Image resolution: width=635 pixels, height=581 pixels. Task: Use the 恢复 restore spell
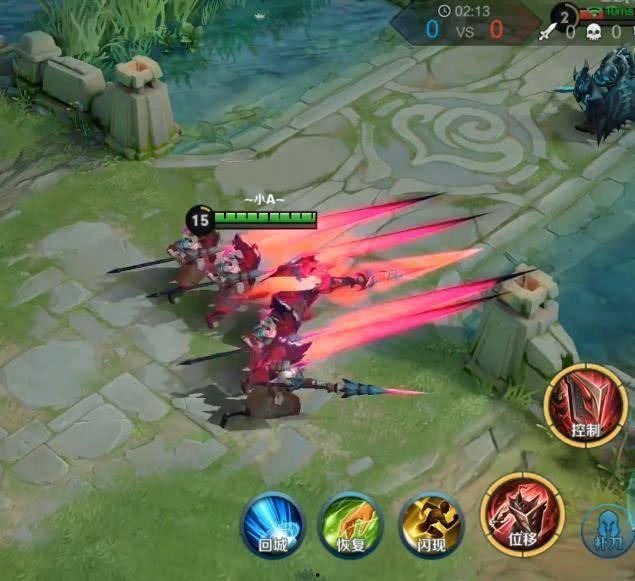pos(350,523)
